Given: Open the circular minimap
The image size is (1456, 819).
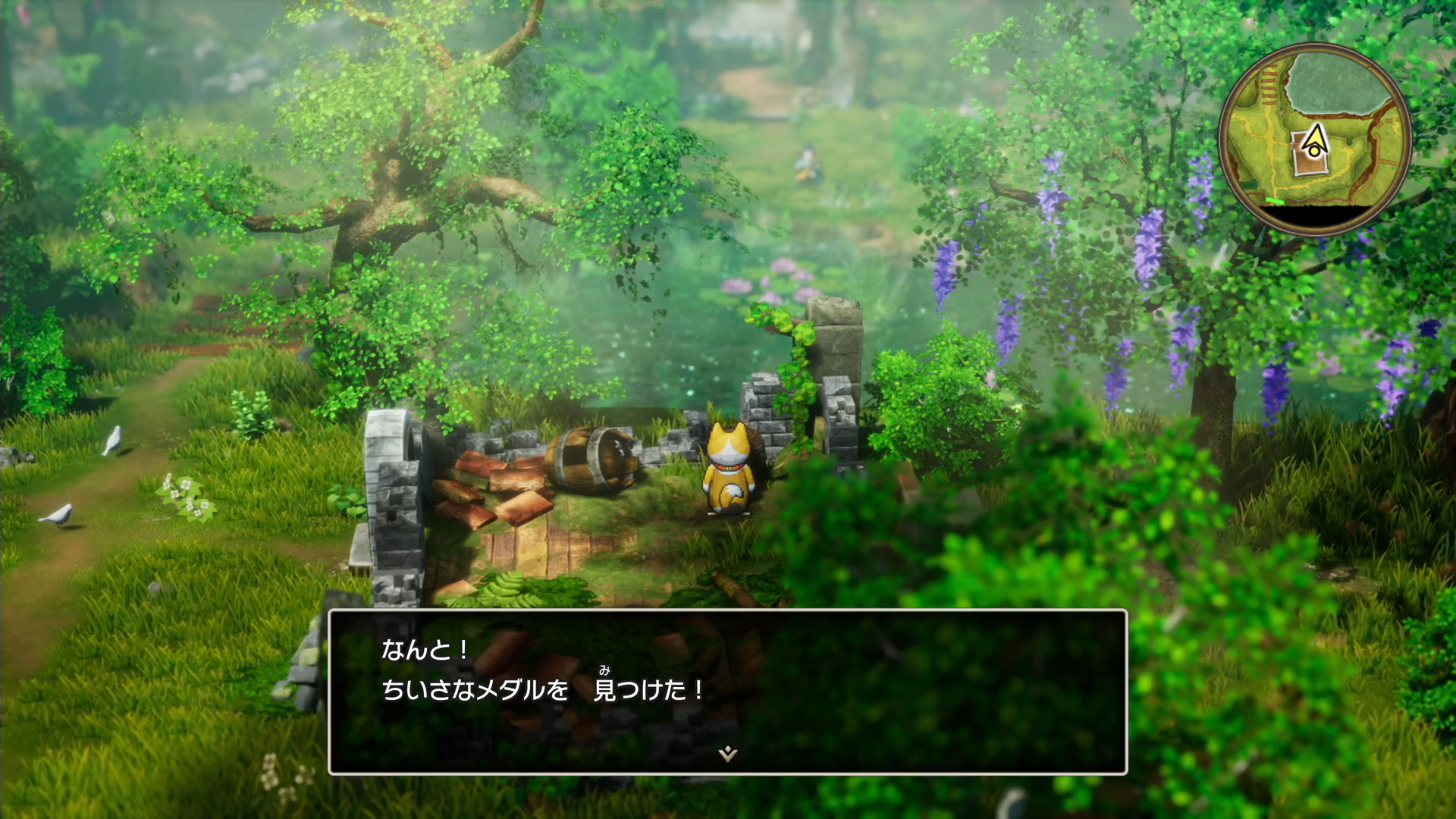Looking at the screenshot, I should click(x=1315, y=140).
